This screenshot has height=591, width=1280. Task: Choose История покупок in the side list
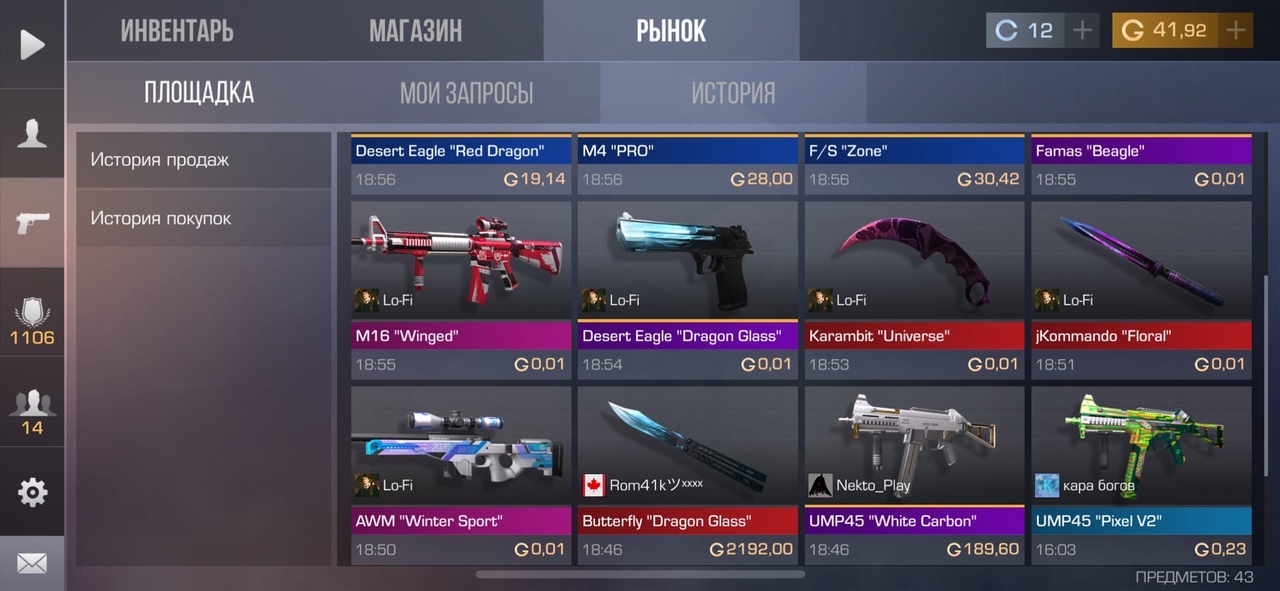tap(203, 218)
